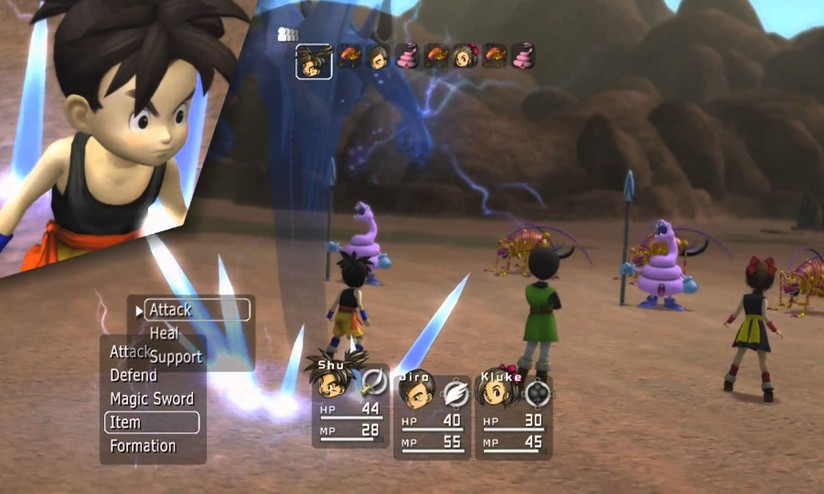Select Heal in the submenu
This screenshot has width=824, height=494.
click(x=164, y=333)
